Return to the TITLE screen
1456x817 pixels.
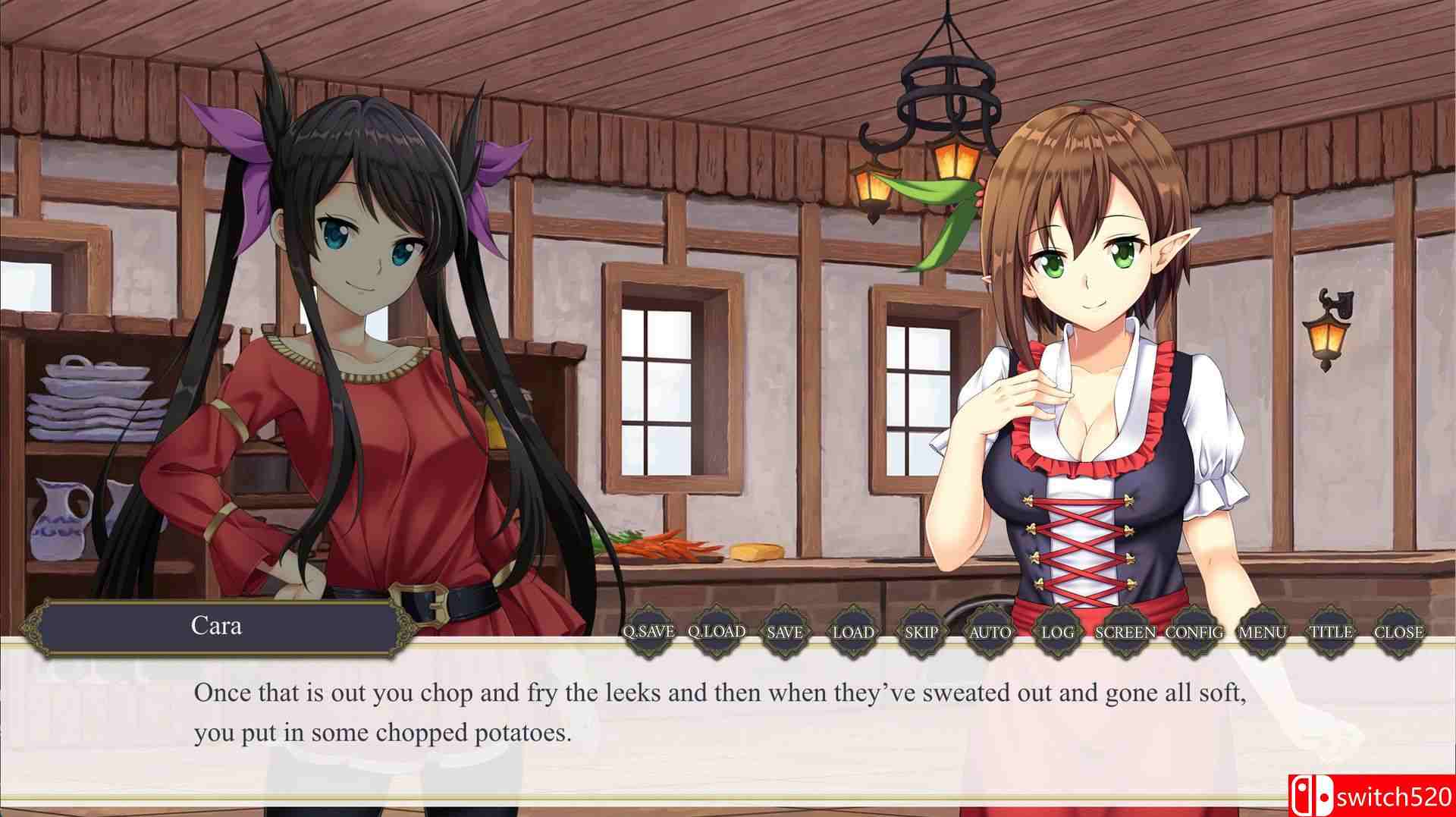1329,631
